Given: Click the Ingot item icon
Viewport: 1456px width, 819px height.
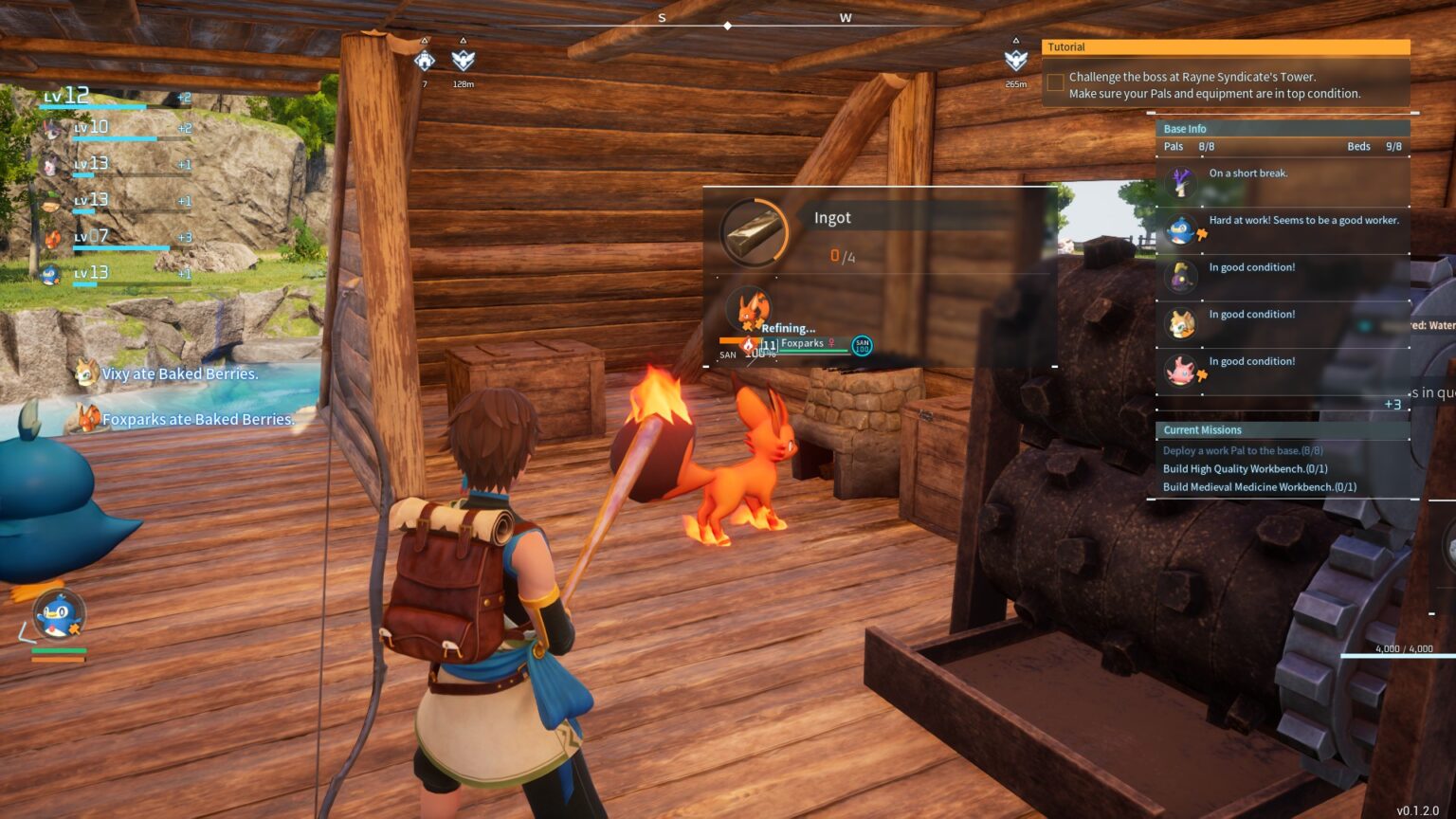Looking at the screenshot, I should coord(754,232).
